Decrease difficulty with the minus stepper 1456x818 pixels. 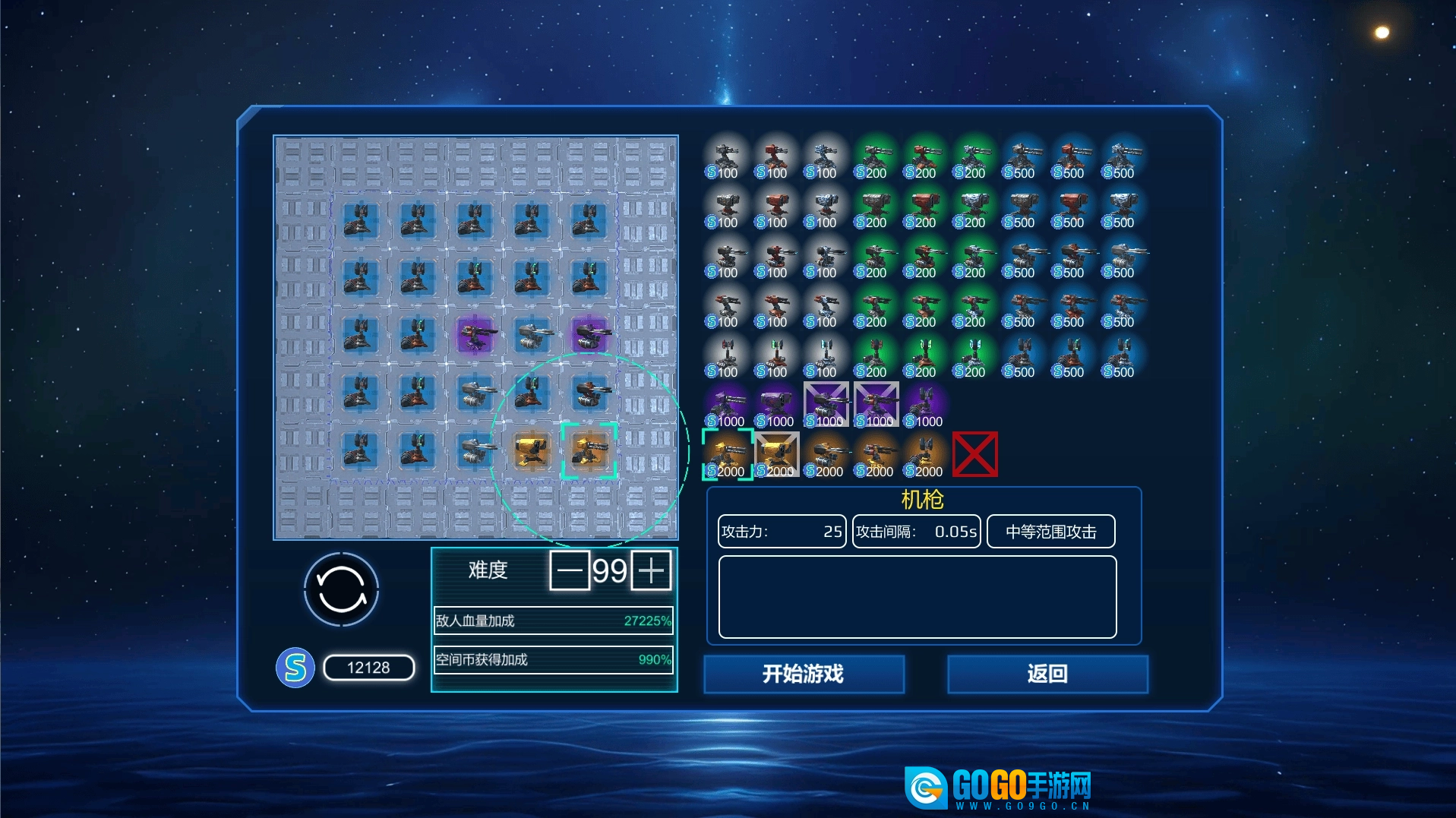pyautogui.click(x=570, y=570)
